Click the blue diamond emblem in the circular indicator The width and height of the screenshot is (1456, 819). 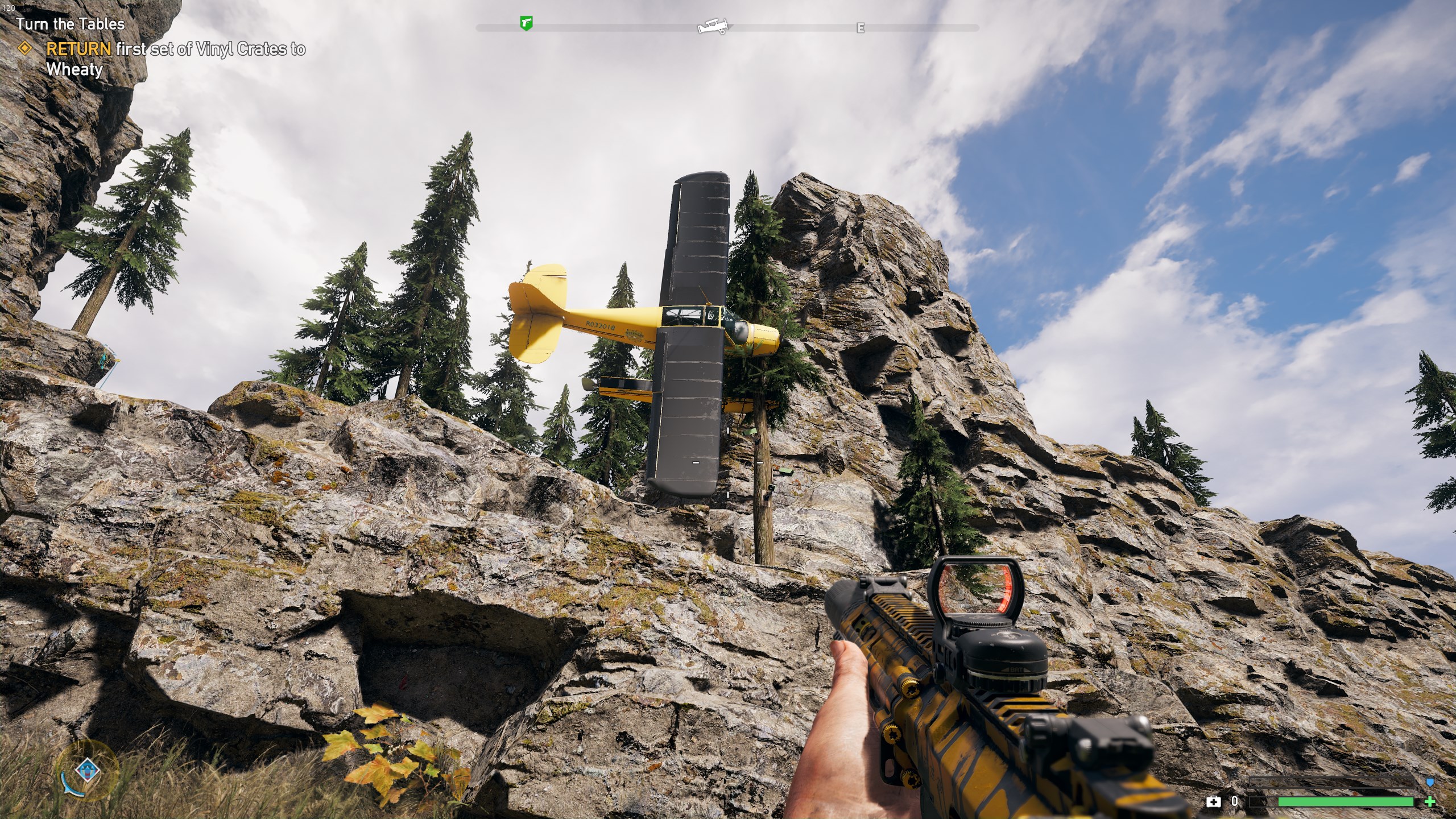pos(87,772)
